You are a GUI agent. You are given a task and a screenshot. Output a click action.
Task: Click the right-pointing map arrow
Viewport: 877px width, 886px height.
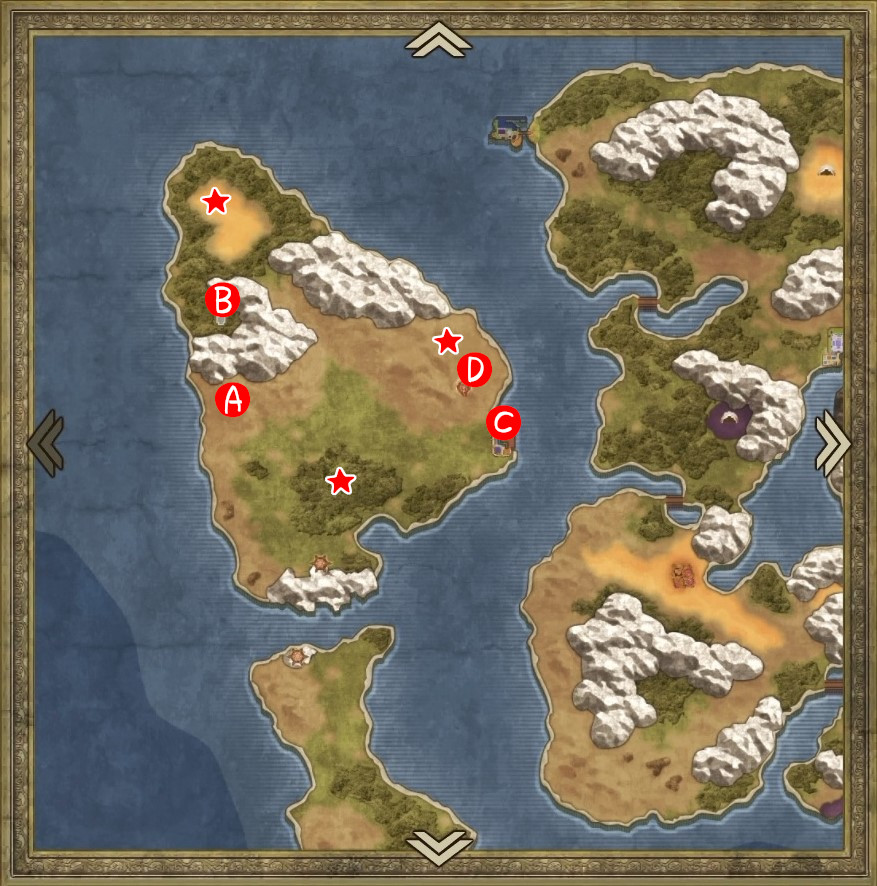pos(832,441)
